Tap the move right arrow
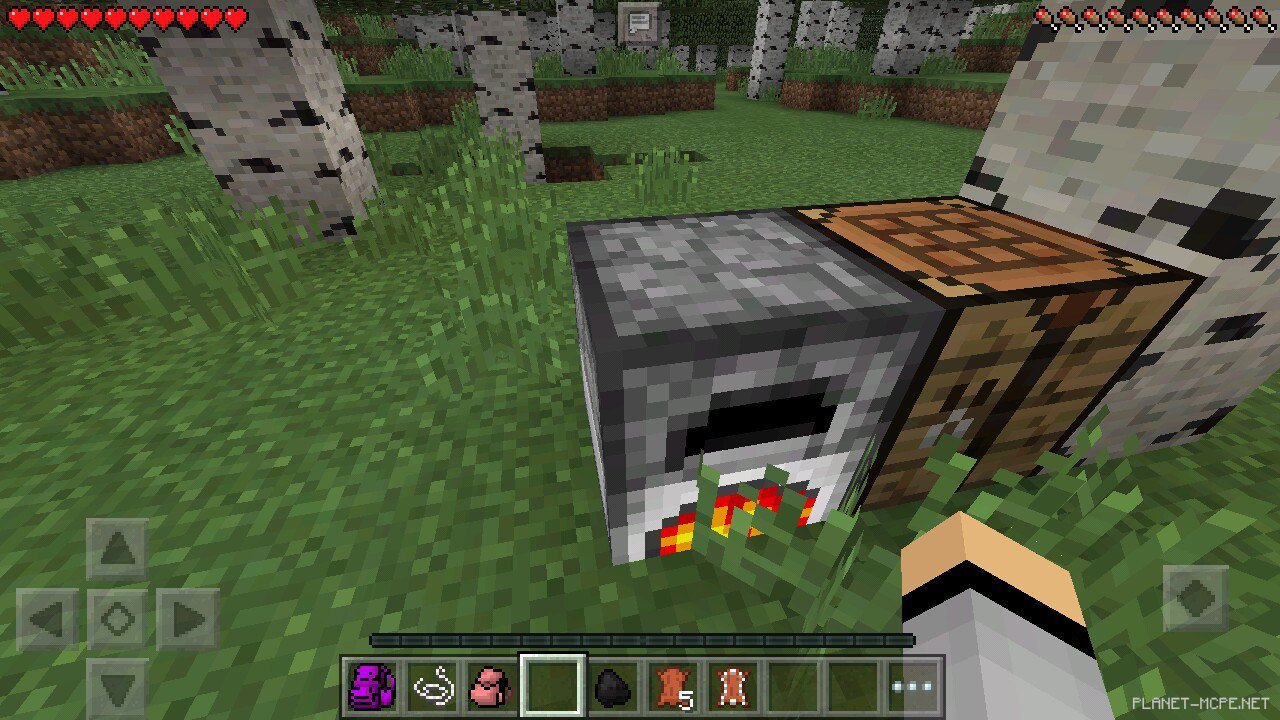Image resolution: width=1280 pixels, height=720 pixels. (x=188, y=620)
